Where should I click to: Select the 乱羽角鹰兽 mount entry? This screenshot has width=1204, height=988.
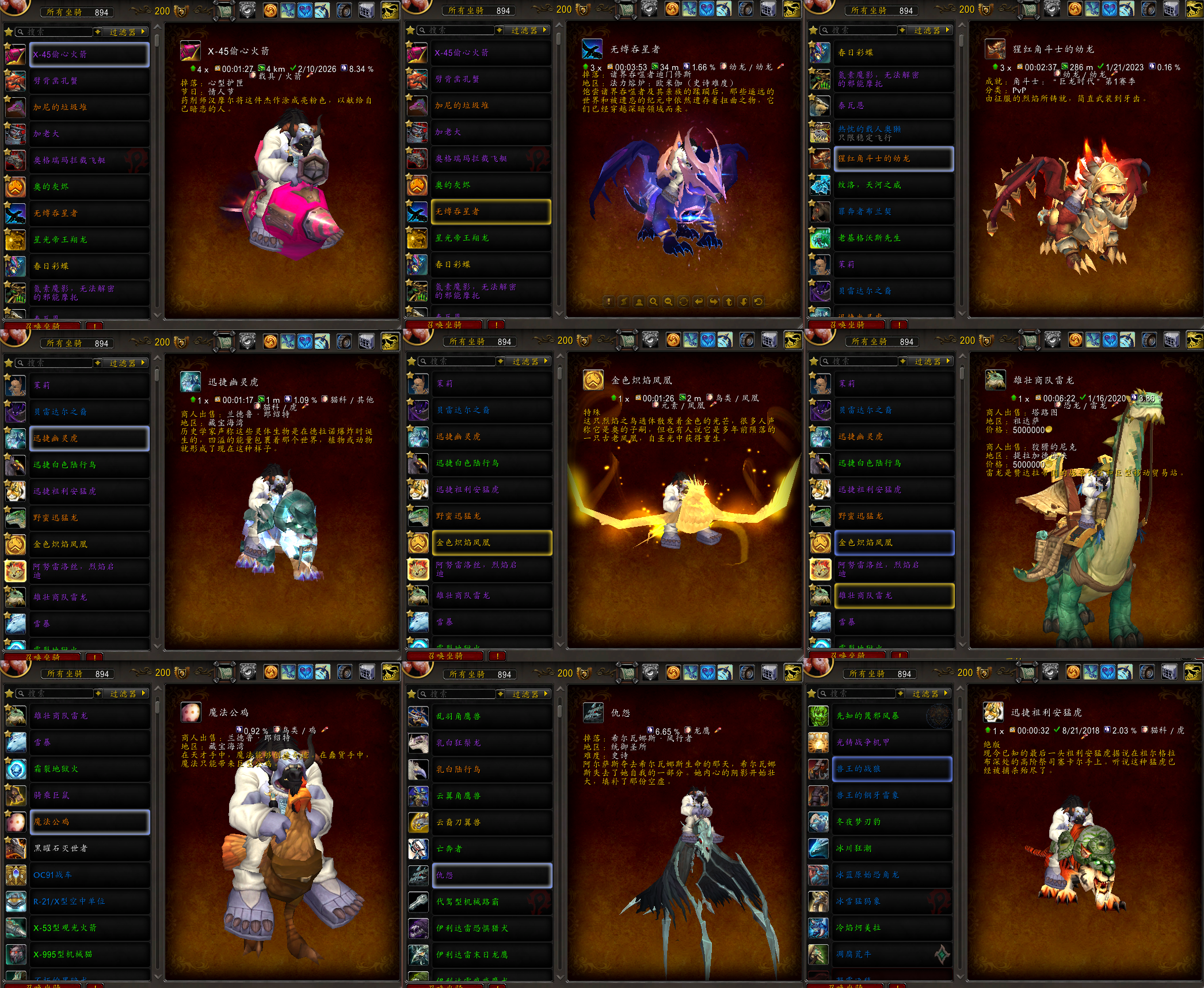[491, 717]
